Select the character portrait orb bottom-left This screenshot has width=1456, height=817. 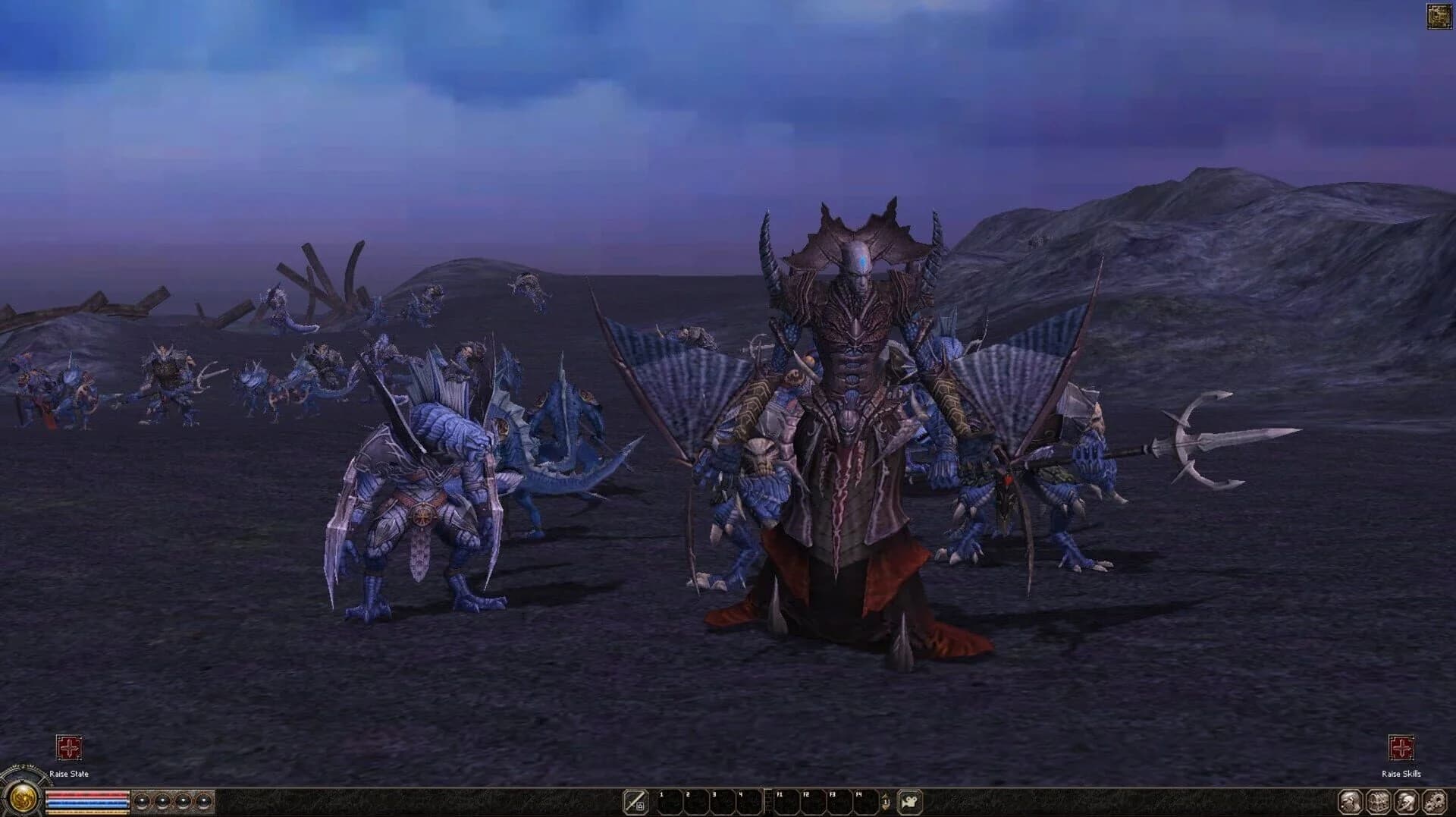point(24,800)
